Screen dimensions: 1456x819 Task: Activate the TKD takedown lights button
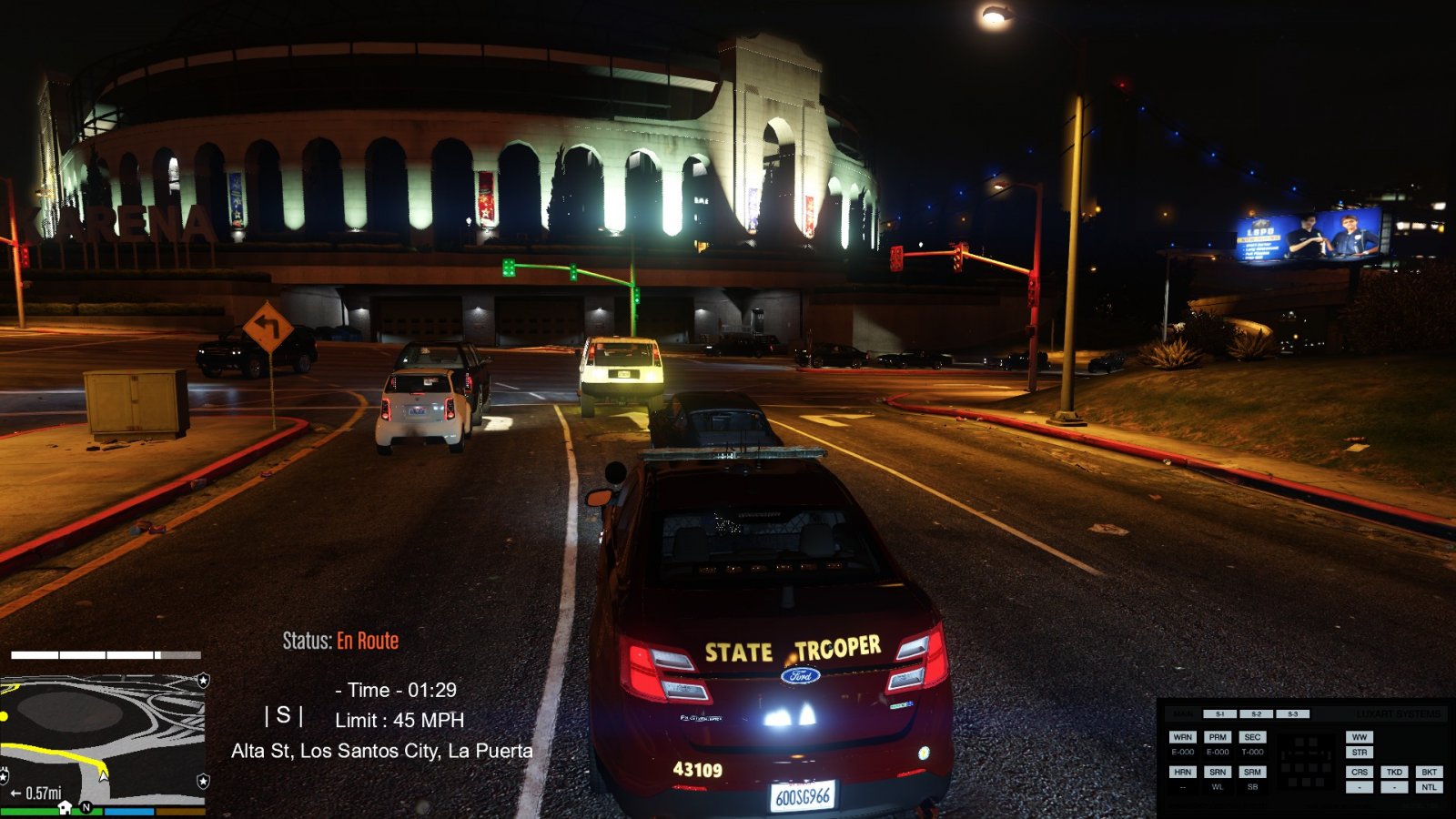(1394, 772)
